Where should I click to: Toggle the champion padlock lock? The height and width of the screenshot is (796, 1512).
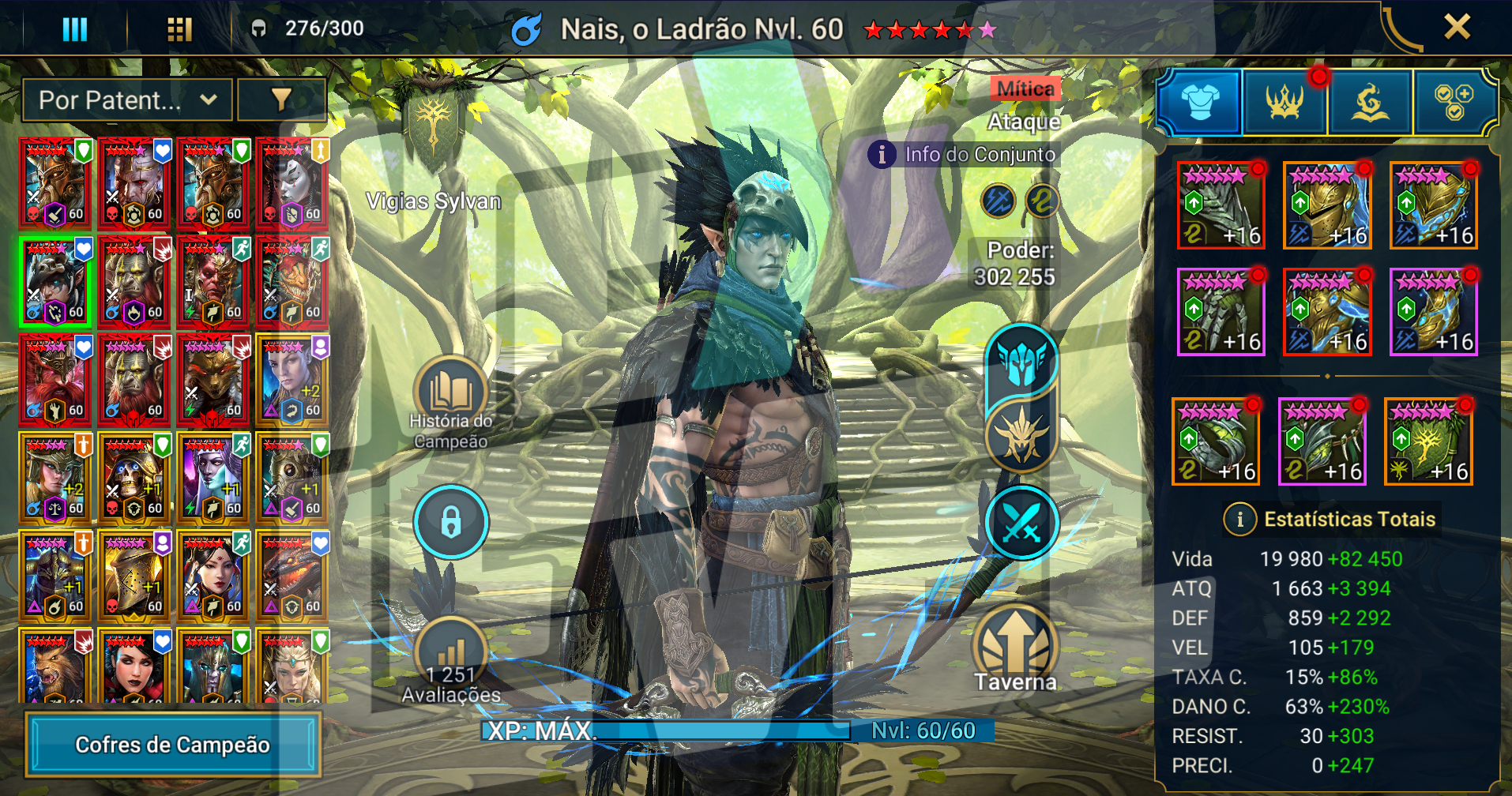tap(451, 522)
